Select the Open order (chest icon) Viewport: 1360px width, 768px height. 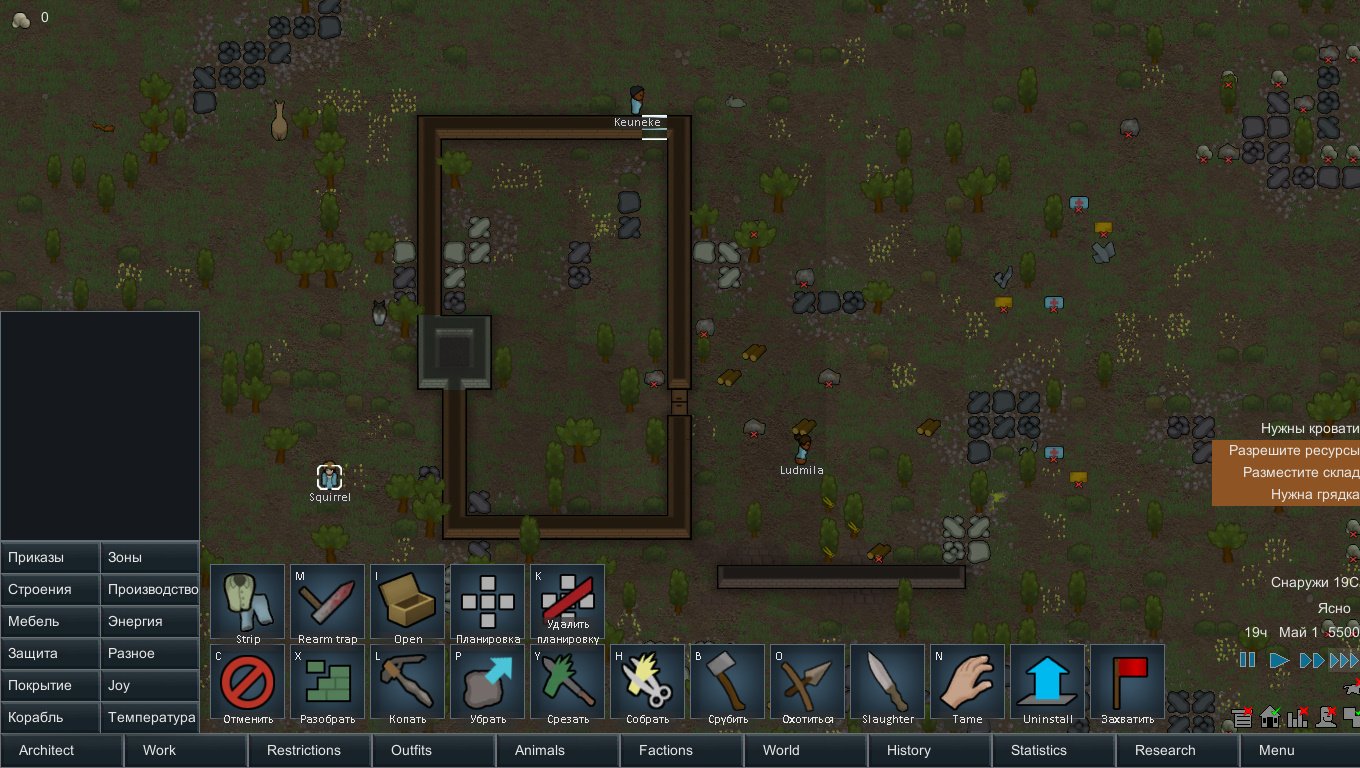(x=407, y=600)
